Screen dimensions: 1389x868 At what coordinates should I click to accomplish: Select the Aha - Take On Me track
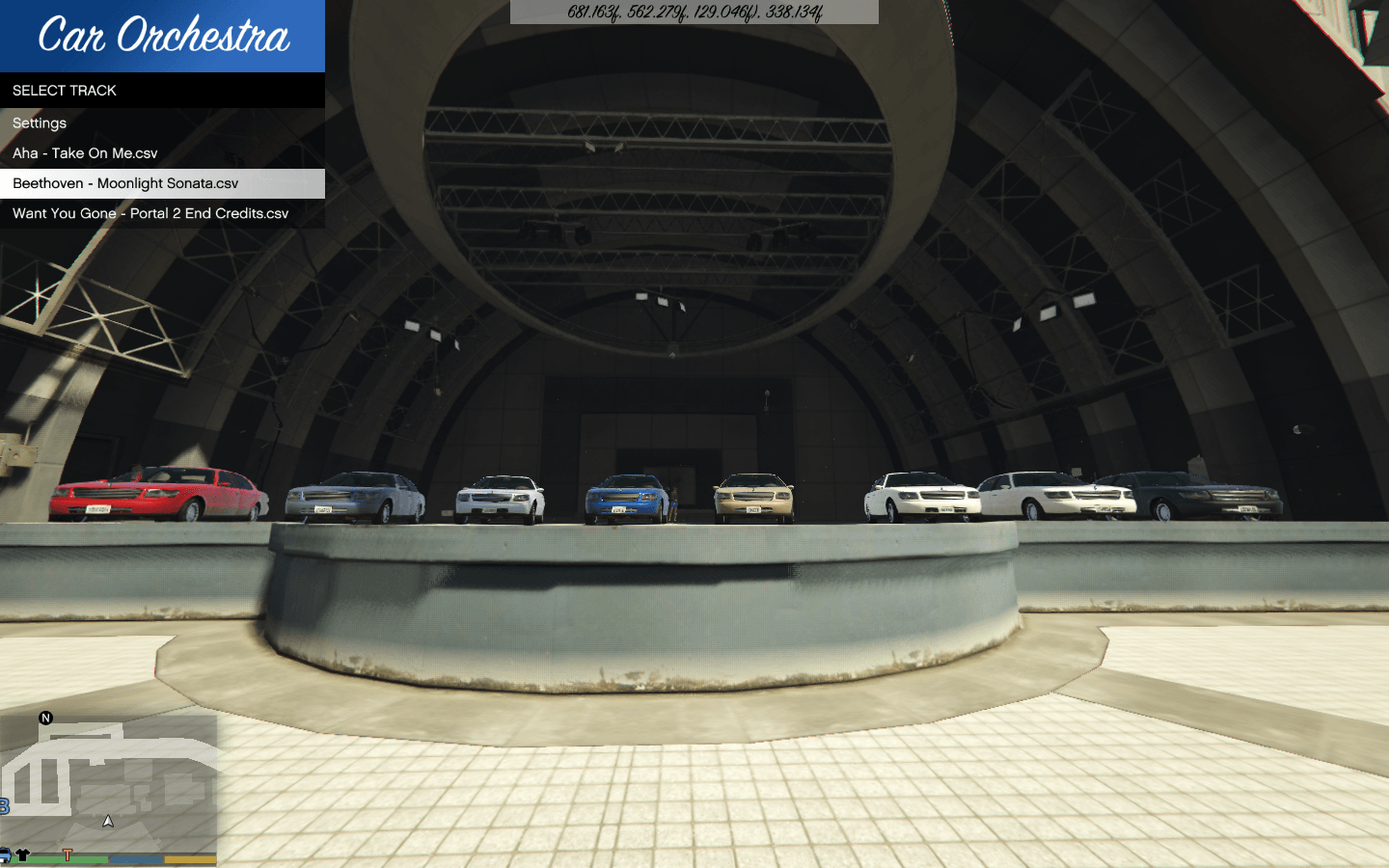(85, 153)
